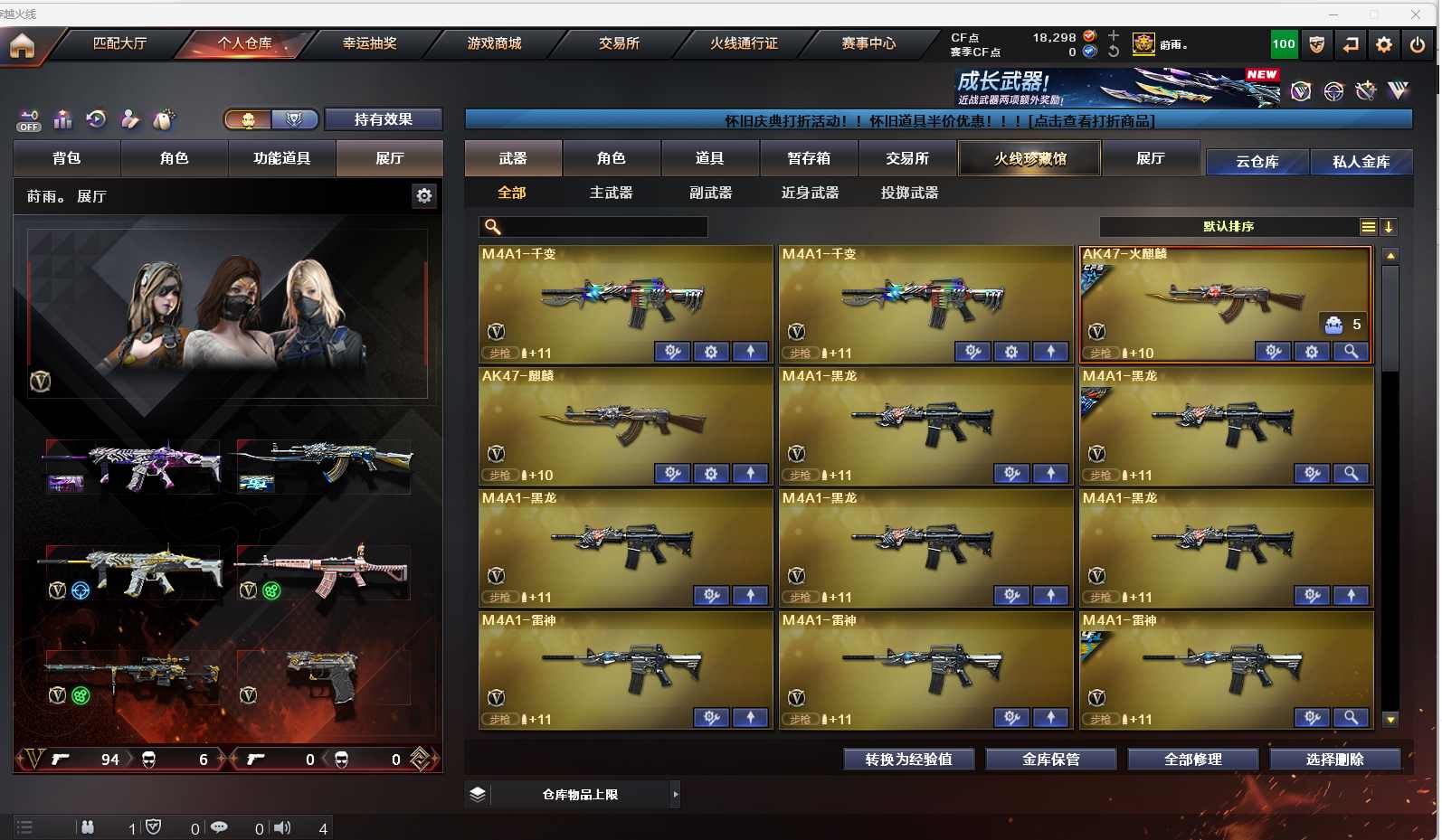The width and height of the screenshot is (1442, 840).
Task: Open the 云仓库 cloud warehouse
Action: [x=1257, y=162]
